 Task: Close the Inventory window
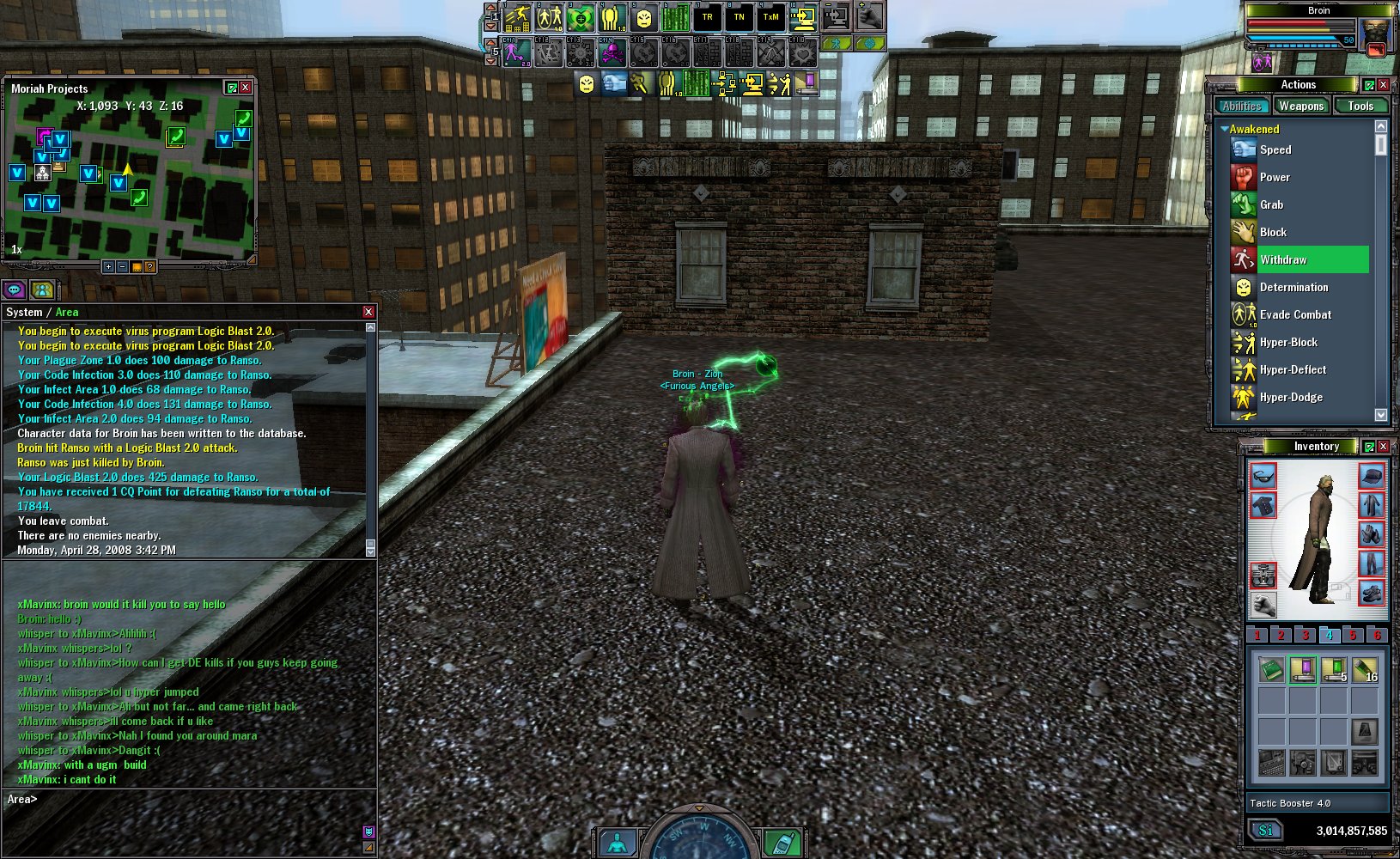pyautogui.click(x=1383, y=447)
